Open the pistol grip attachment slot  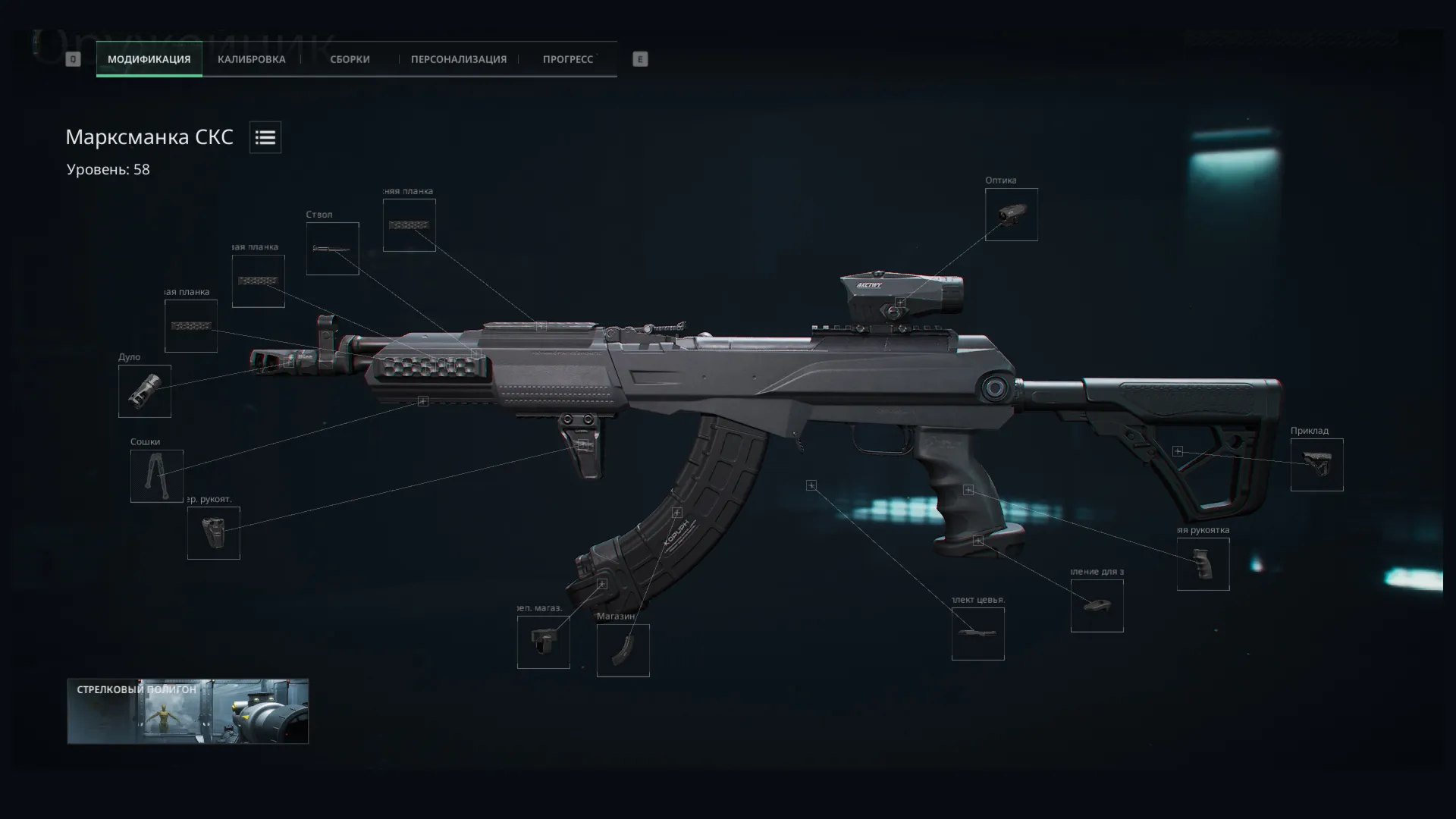[x=1203, y=564]
